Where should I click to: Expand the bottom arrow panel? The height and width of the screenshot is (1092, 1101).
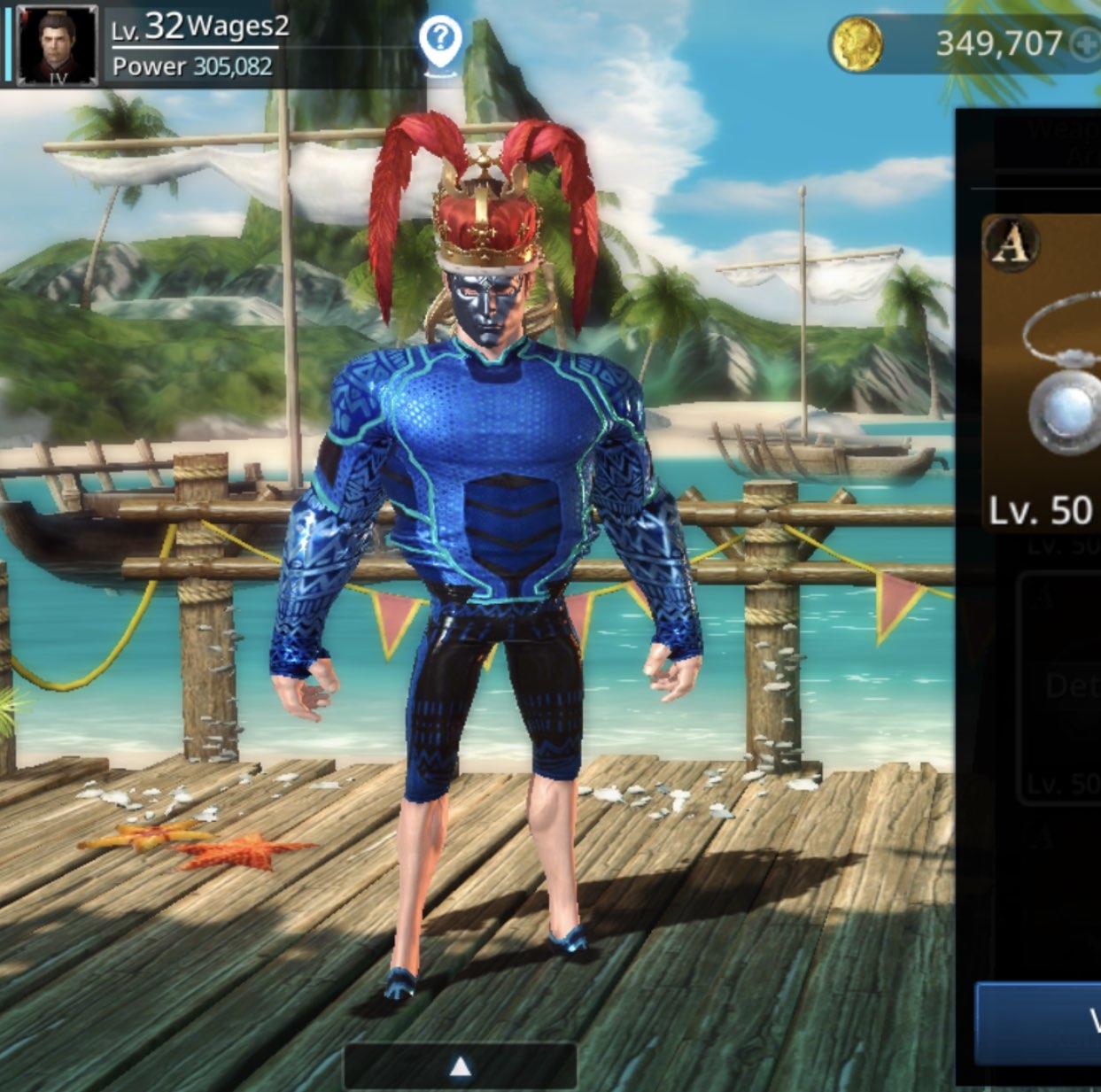pos(460,1066)
